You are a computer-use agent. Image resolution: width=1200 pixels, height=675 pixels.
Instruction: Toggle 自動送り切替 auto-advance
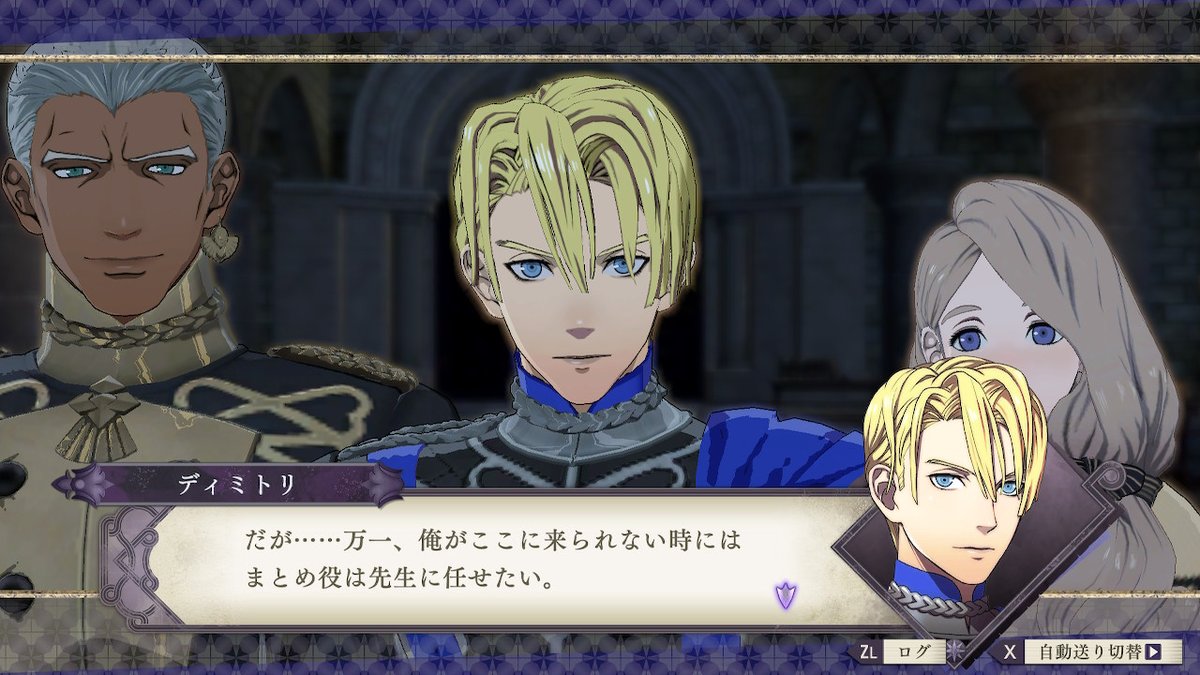coord(1096,652)
